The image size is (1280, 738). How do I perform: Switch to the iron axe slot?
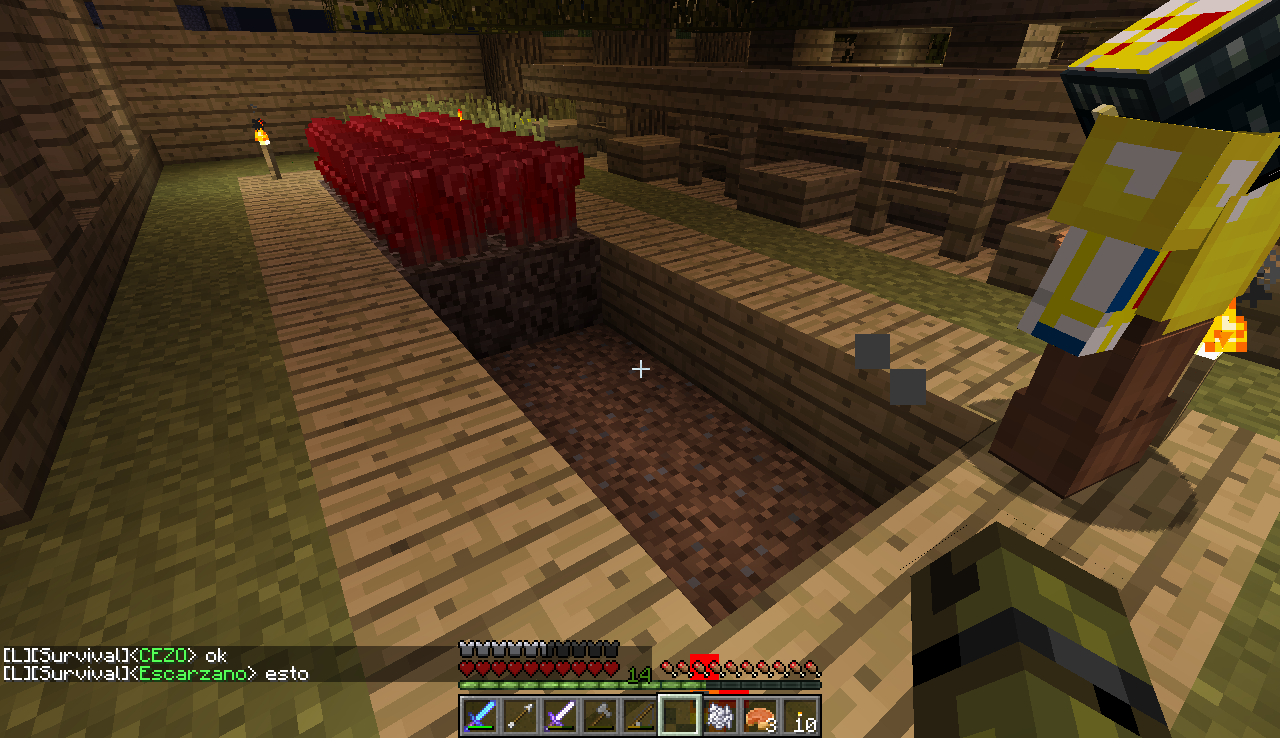(600, 716)
